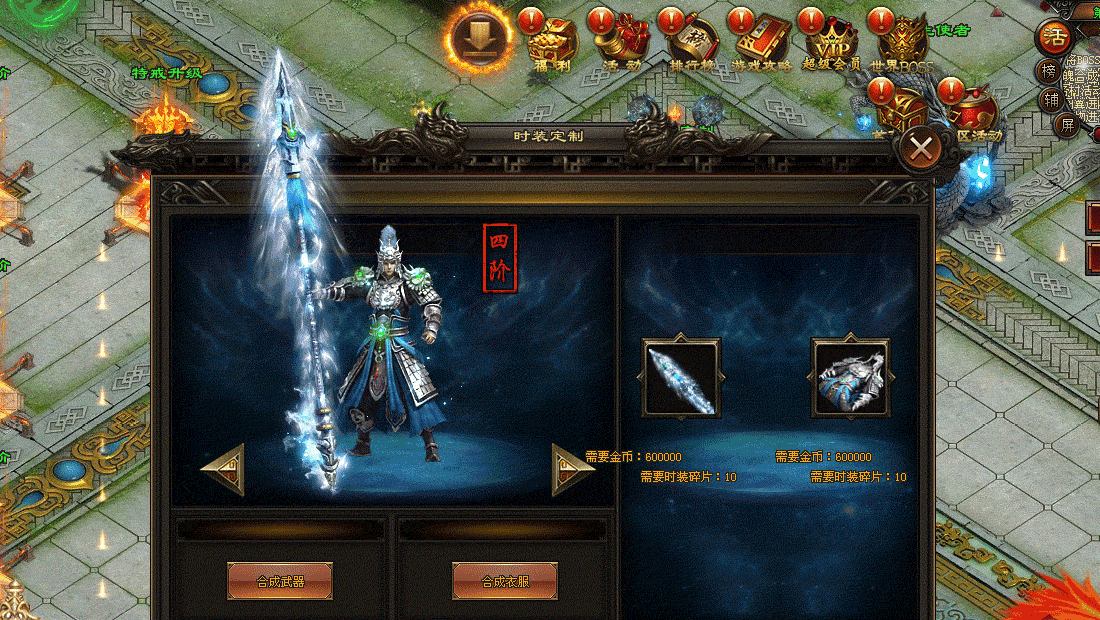This screenshot has height=620, width=1100.
Task: Click the round 辅 button
Action: click(x=1050, y=98)
